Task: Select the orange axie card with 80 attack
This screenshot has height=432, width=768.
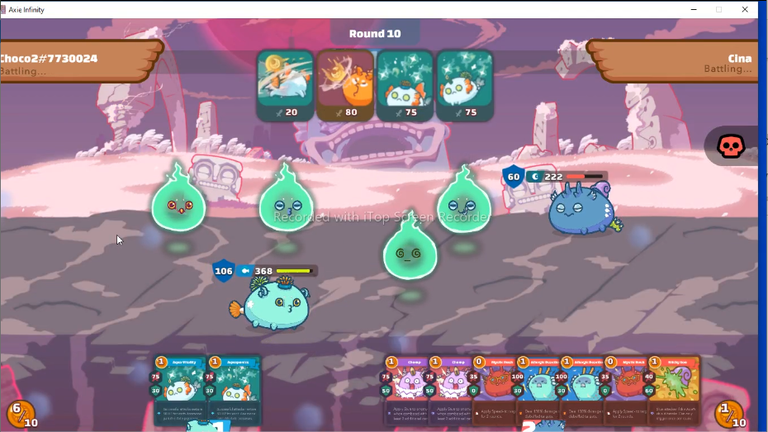Action: 345,85
